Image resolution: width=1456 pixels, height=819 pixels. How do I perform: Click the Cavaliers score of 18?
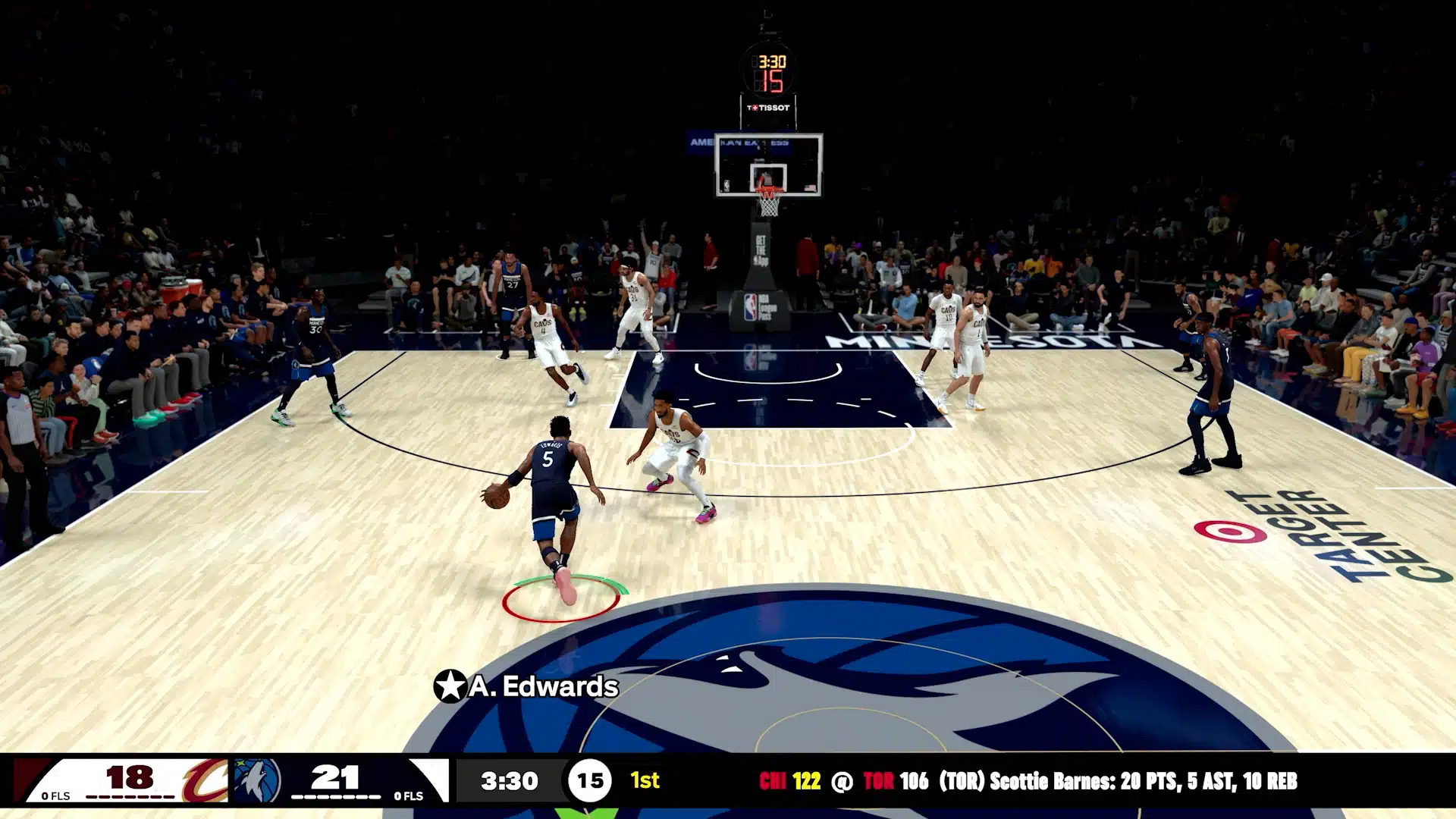[130, 775]
